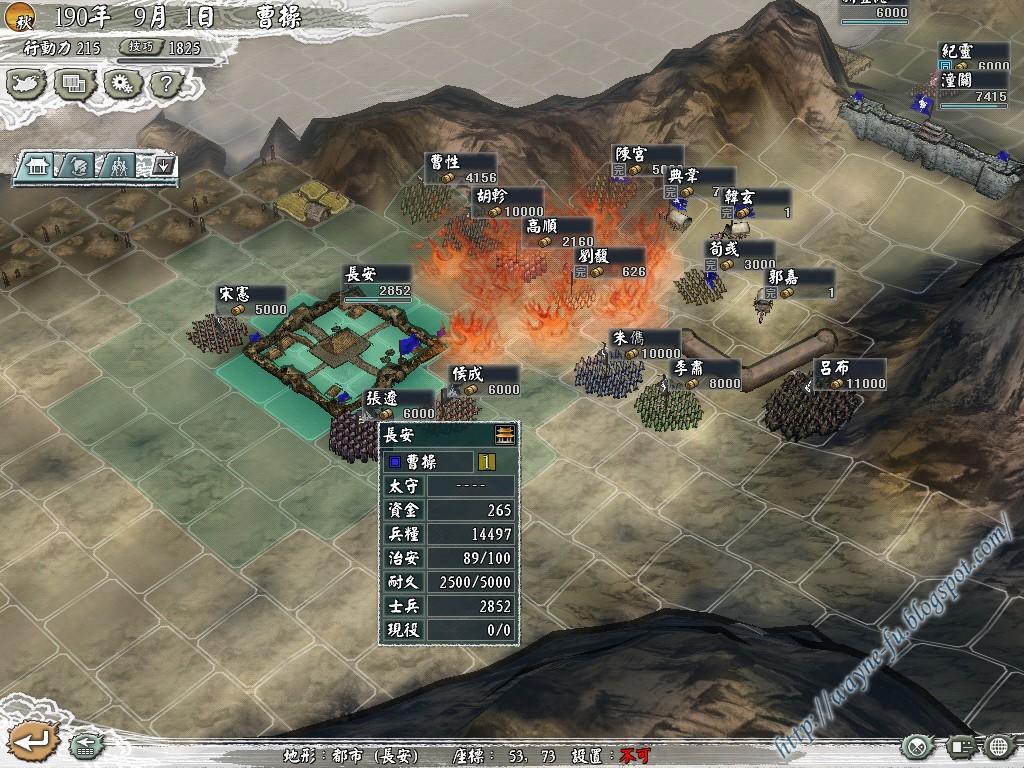
Task: Toggle the globe grid button
Action: pyautogui.click(x=999, y=746)
